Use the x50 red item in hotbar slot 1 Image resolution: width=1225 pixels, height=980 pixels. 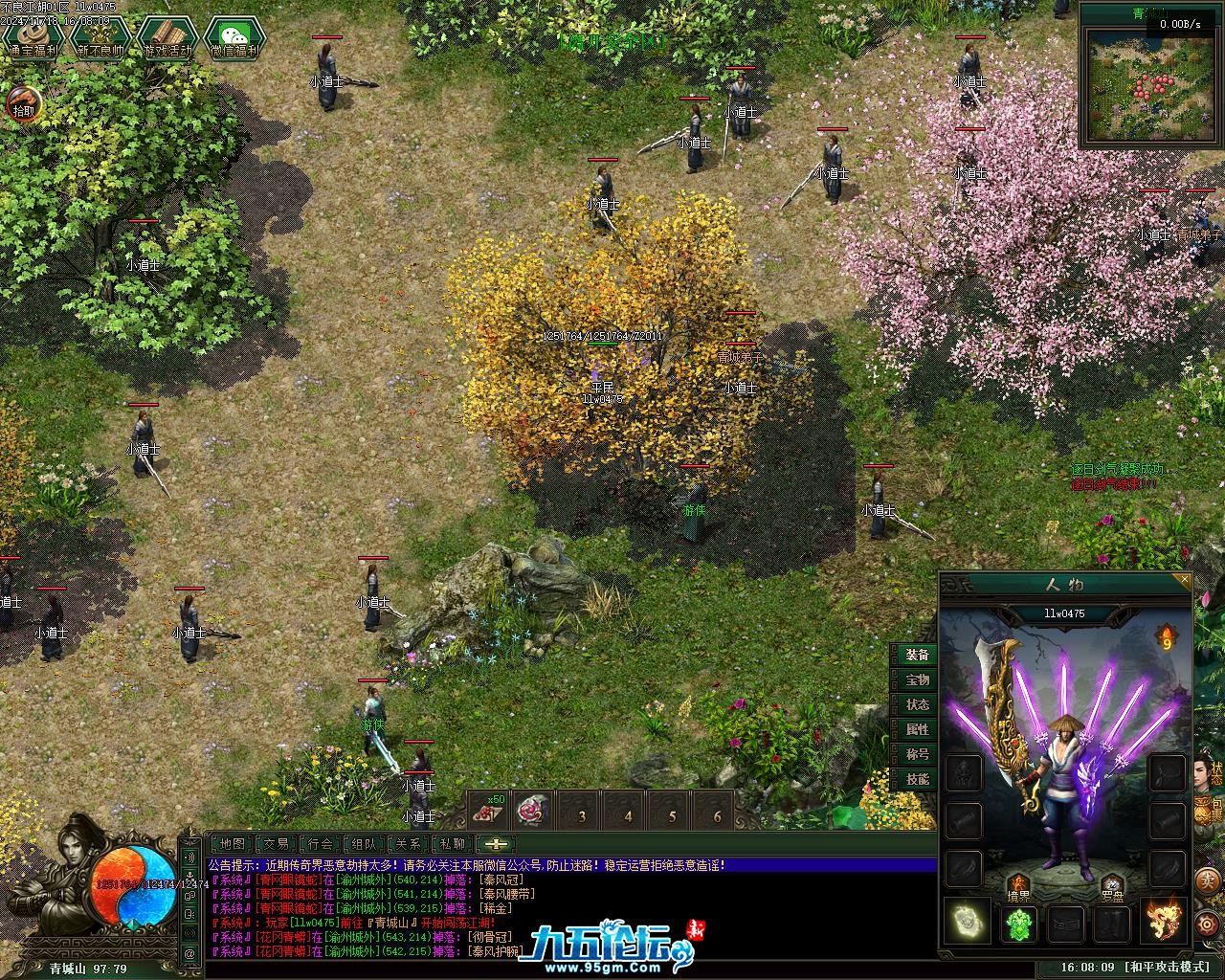point(490,813)
